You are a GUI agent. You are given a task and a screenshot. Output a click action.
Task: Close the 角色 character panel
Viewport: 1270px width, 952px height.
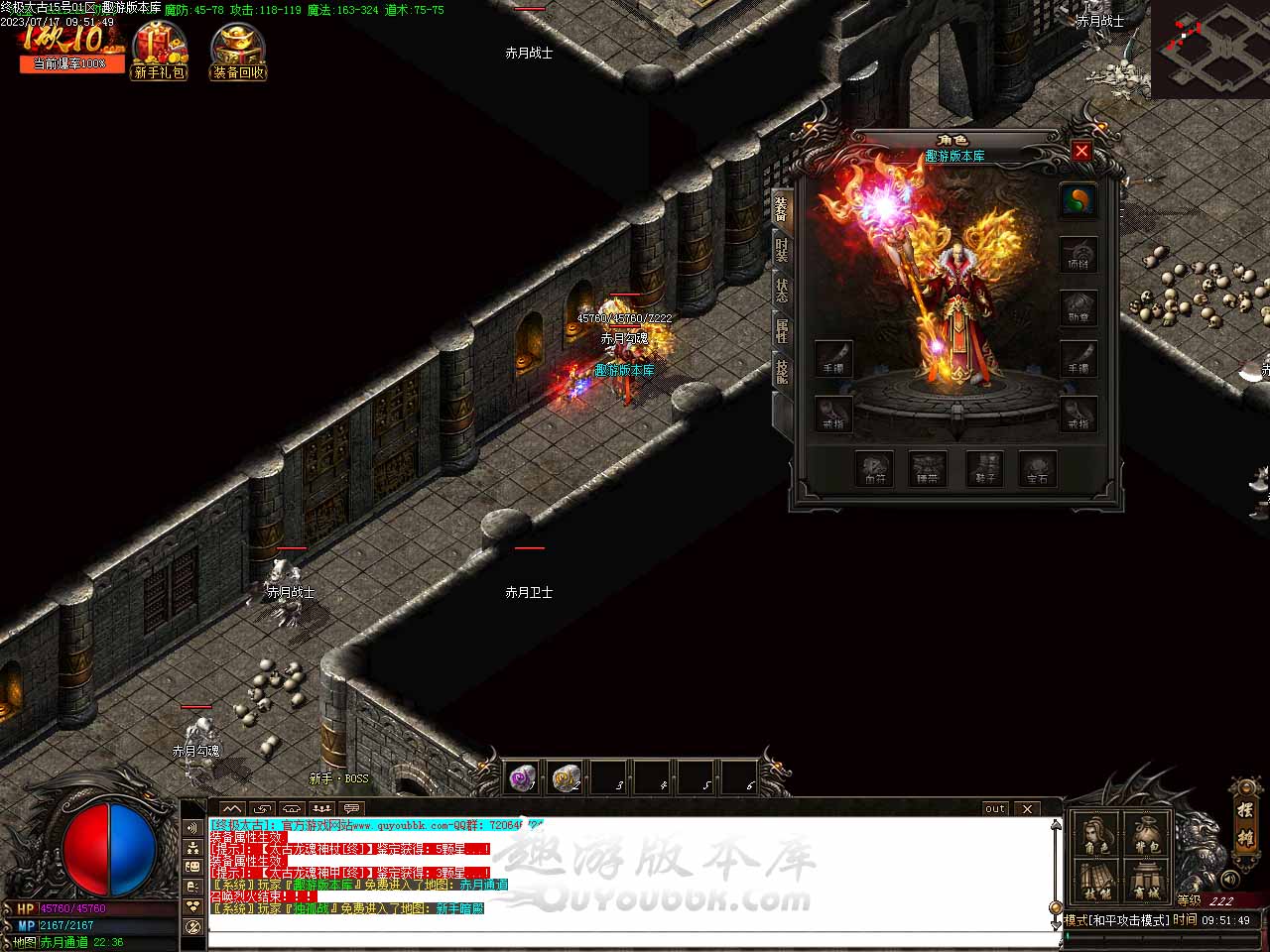click(x=1081, y=152)
